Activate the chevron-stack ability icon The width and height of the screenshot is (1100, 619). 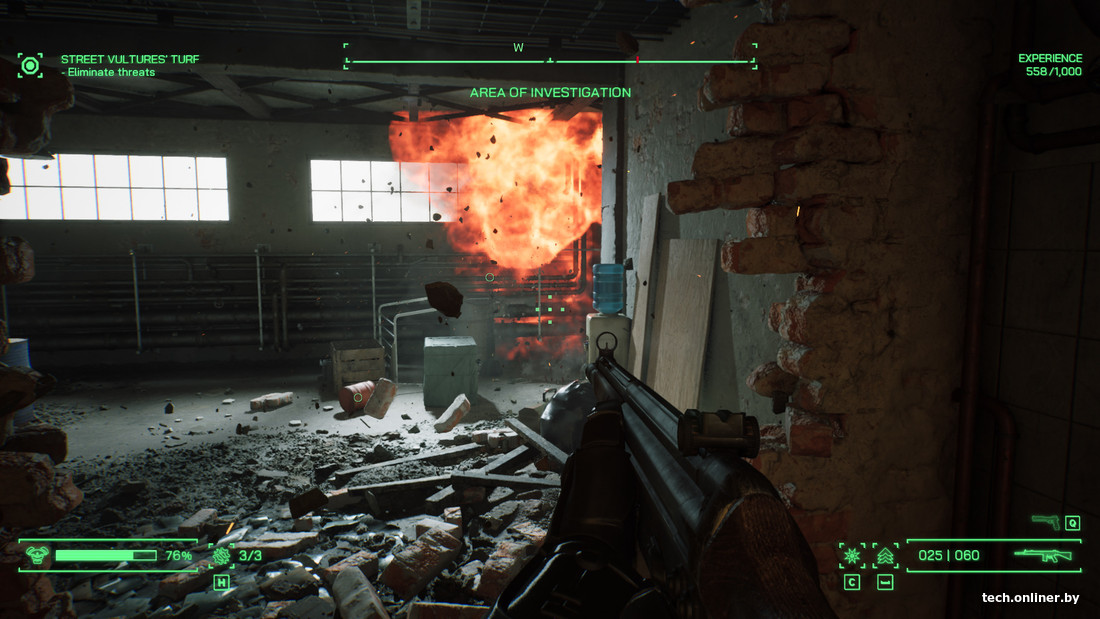(x=885, y=555)
